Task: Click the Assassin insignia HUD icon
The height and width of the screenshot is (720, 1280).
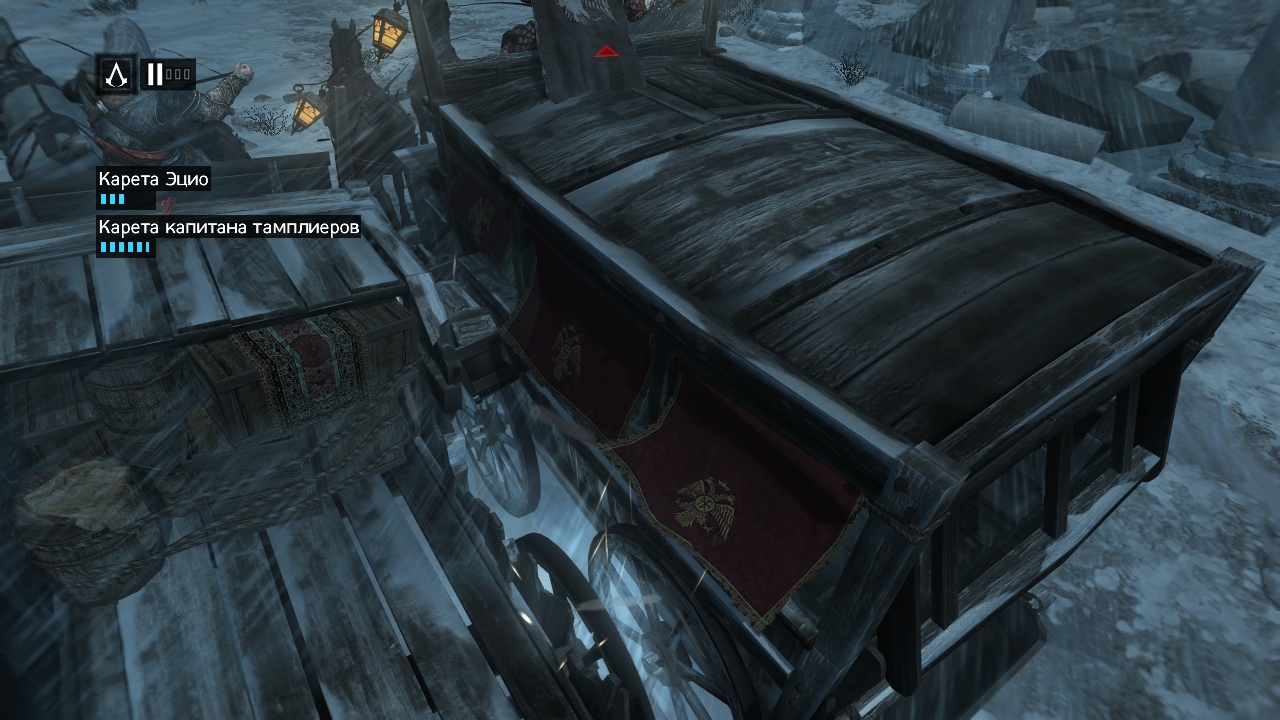Action: pyautogui.click(x=117, y=74)
